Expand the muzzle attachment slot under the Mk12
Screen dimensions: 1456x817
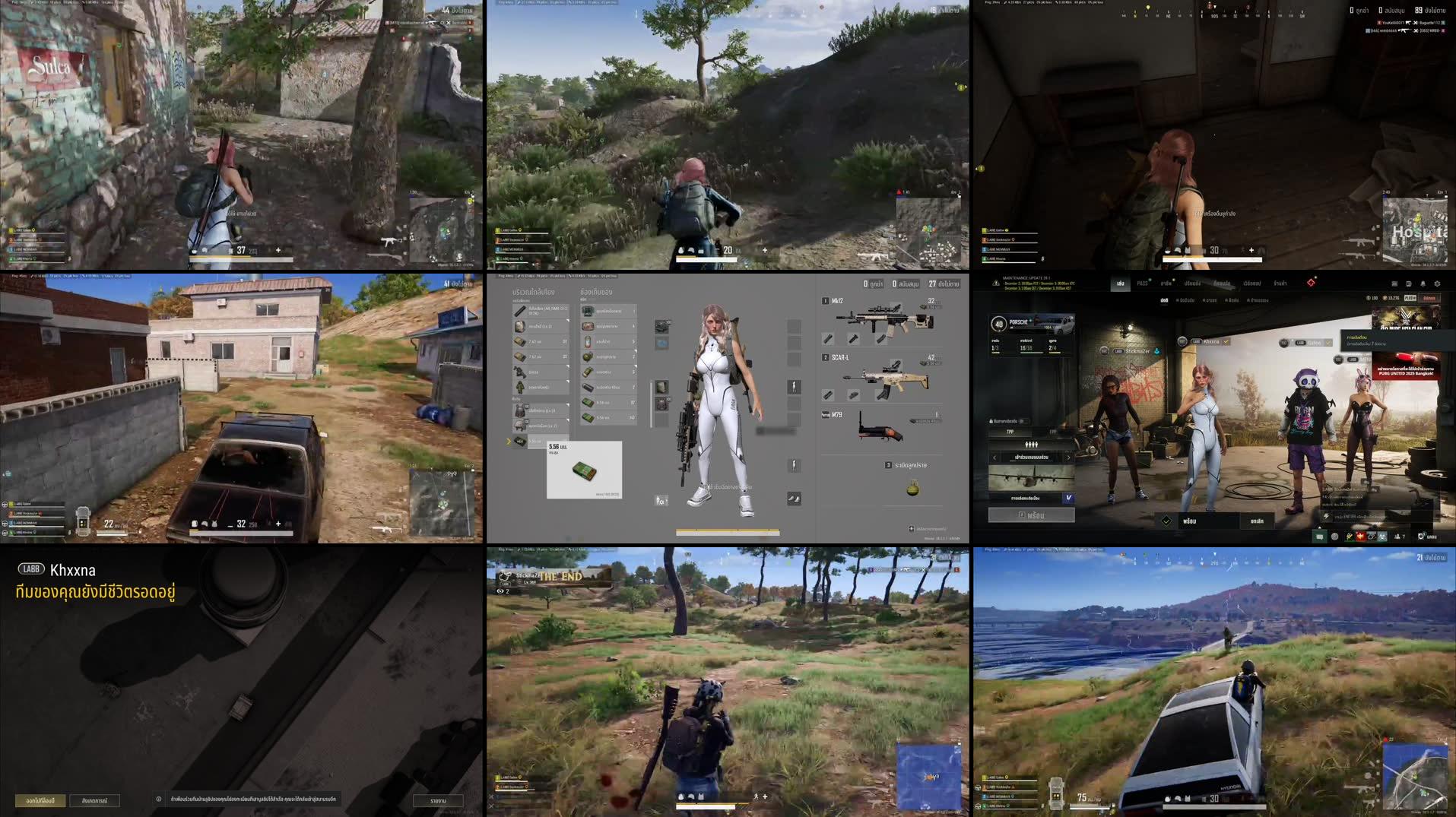pos(827,339)
